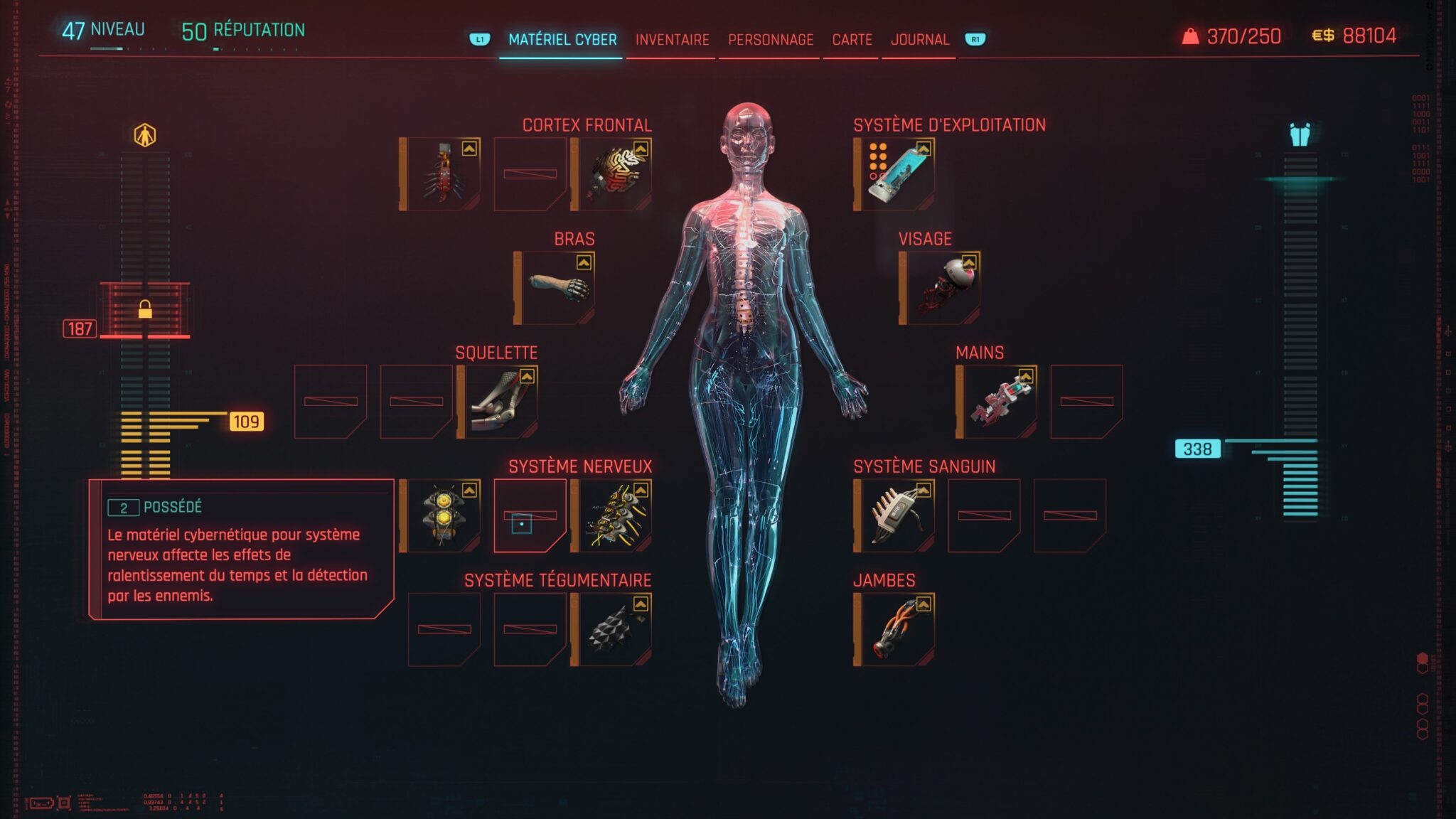This screenshot has height=819, width=1456.
Task: Expand the L1 shoulder button indicator
Action: pyautogui.click(x=478, y=41)
